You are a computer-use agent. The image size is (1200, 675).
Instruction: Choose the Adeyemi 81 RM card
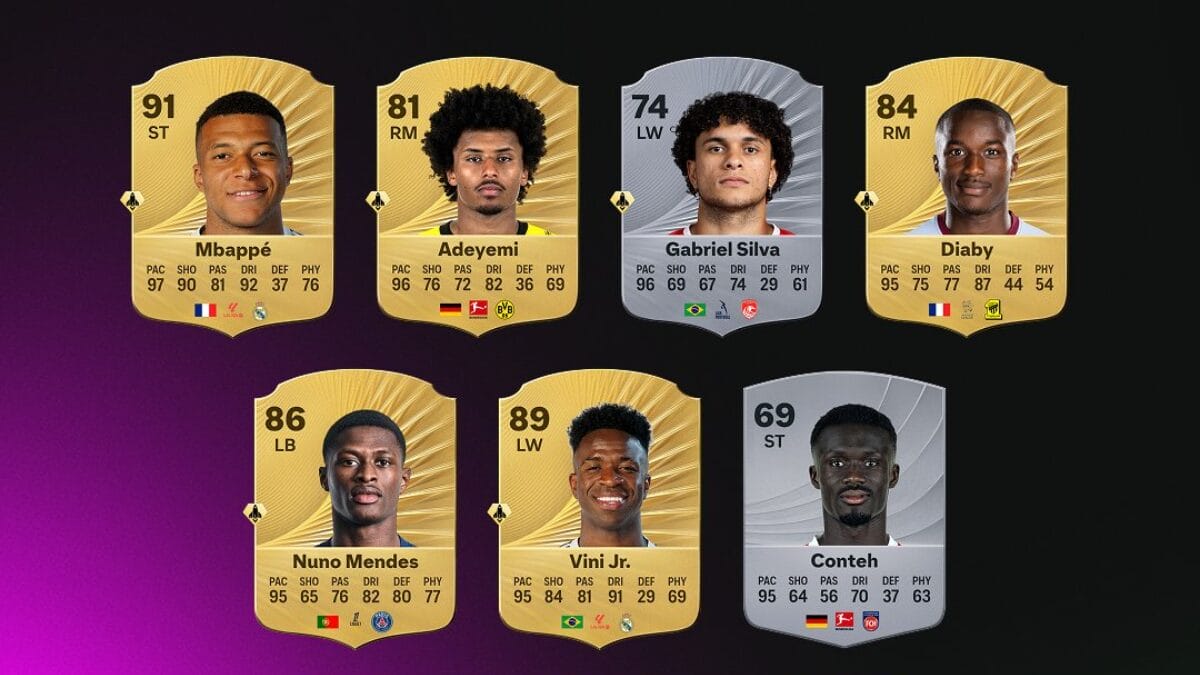(478, 195)
